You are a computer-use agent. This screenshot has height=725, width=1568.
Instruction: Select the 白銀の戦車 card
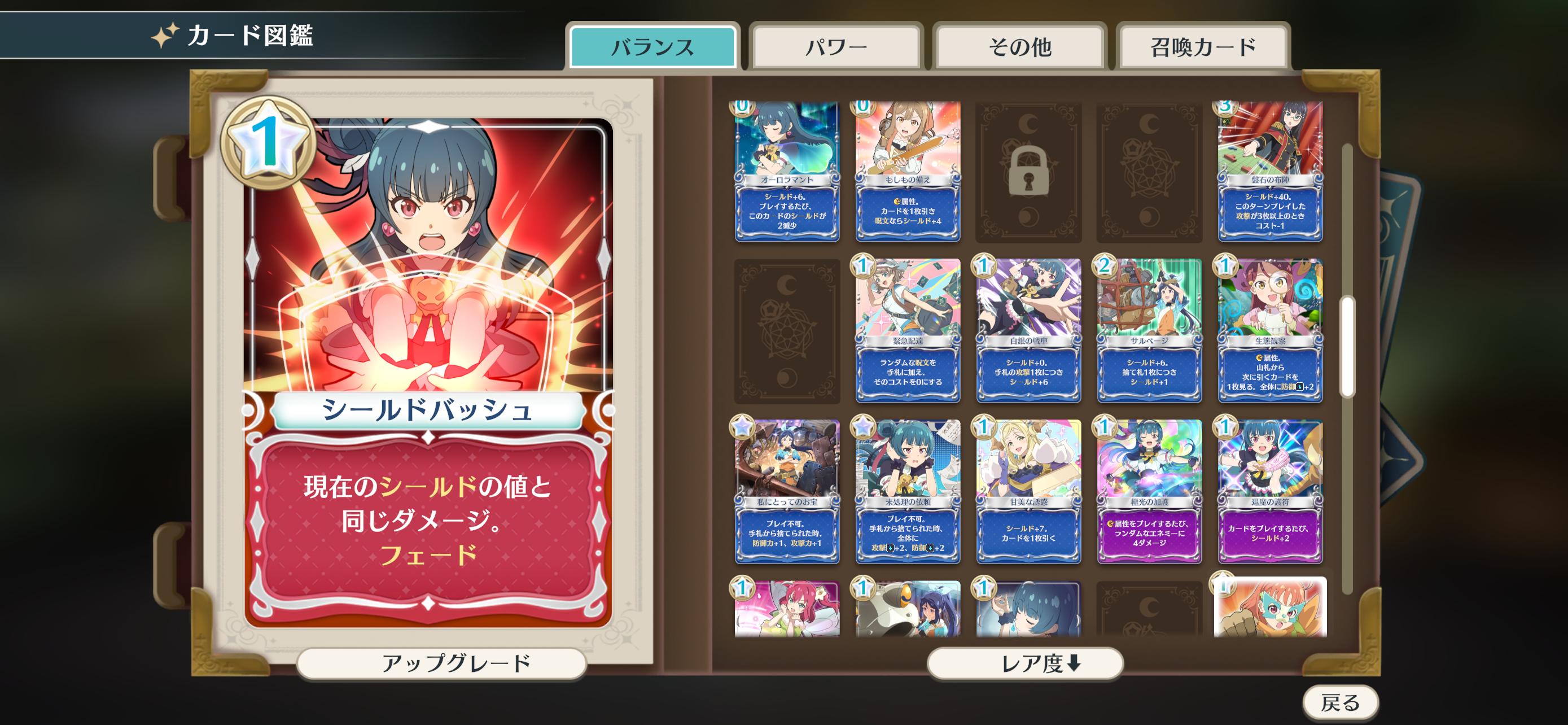(x=1029, y=330)
